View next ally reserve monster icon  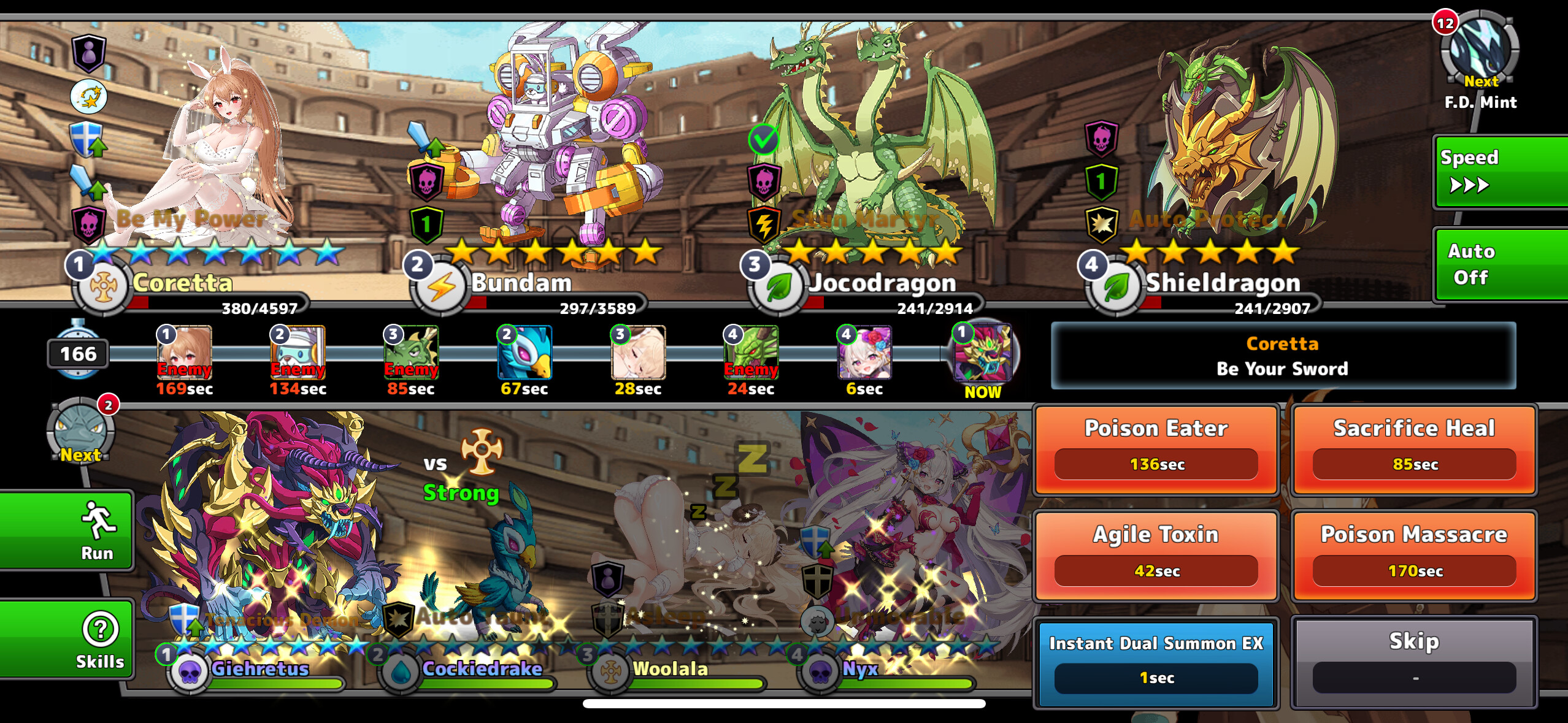pyautogui.click(x=81, y=430)
